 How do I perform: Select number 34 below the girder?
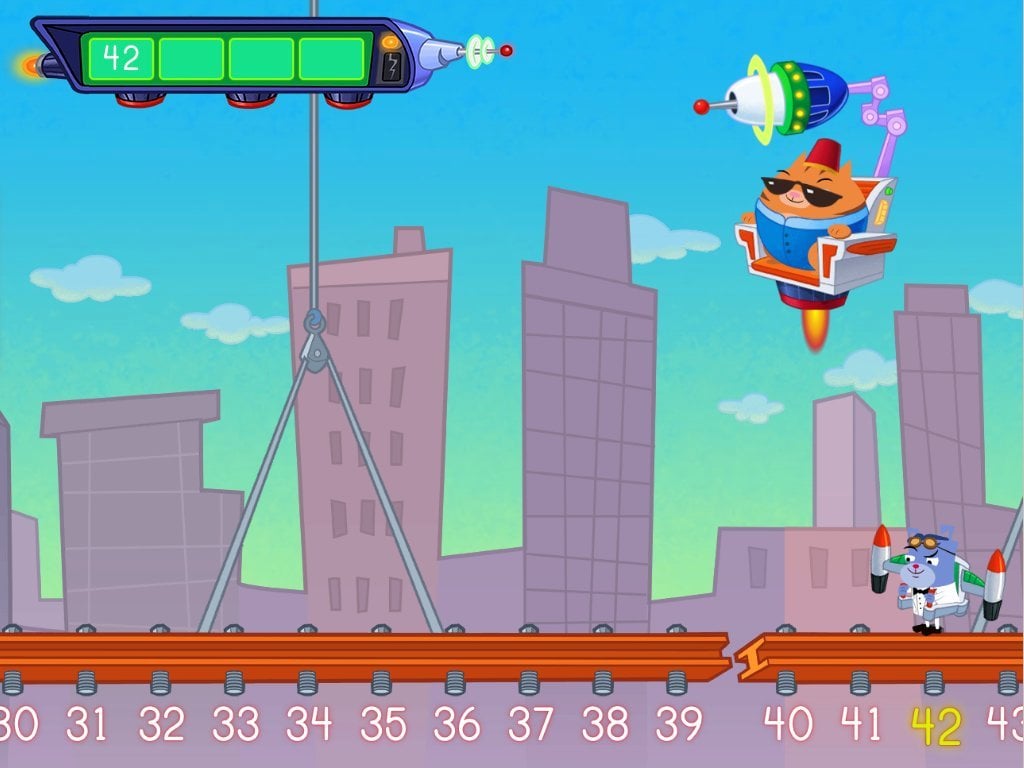pyautogui.click(x=308, y=724)
